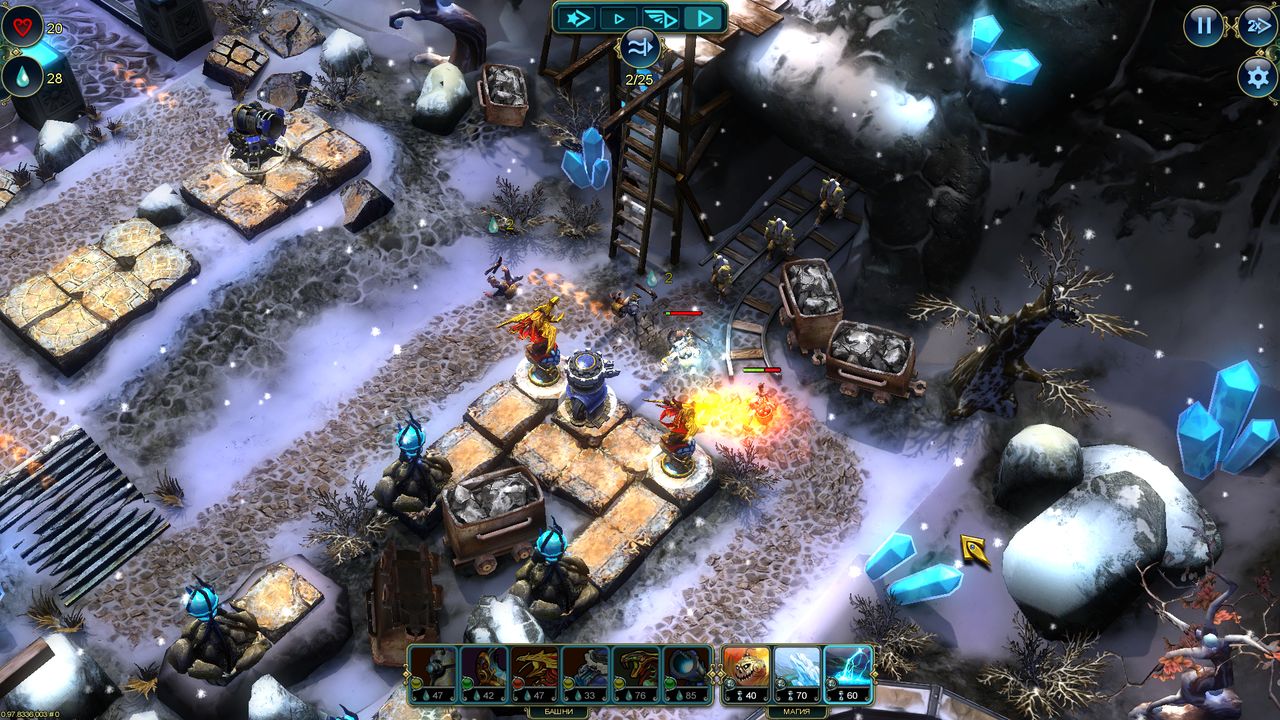
Task: Open the winged fast-forward option in the toolbar
Action: coord(660,18)
